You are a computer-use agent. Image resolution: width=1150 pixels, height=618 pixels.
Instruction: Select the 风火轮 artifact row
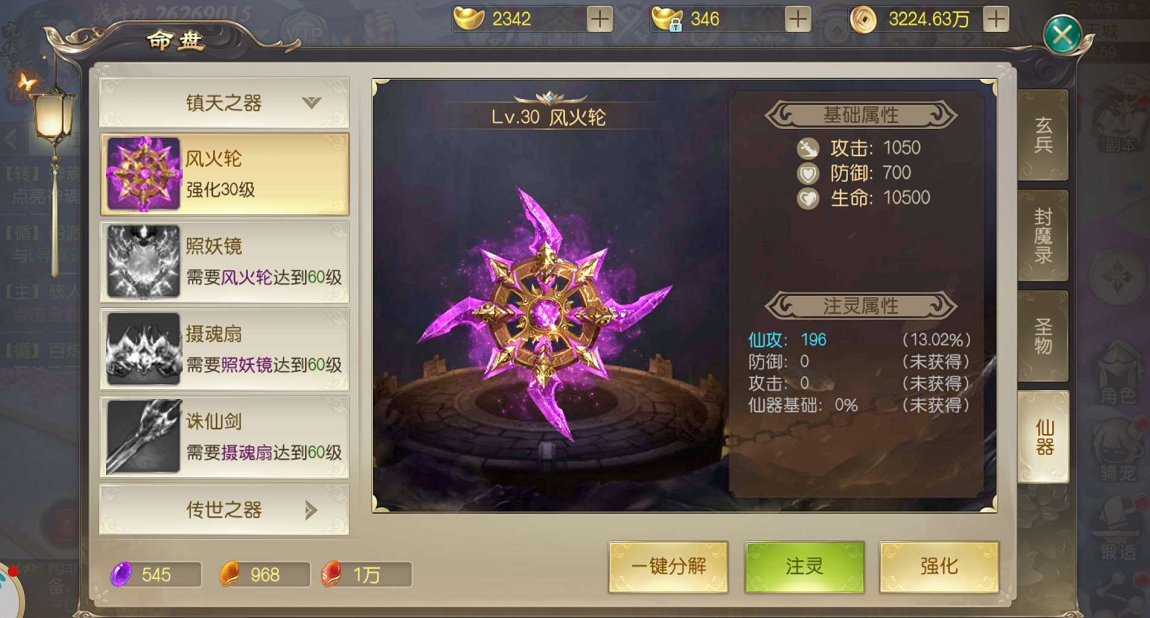(224, 174)
